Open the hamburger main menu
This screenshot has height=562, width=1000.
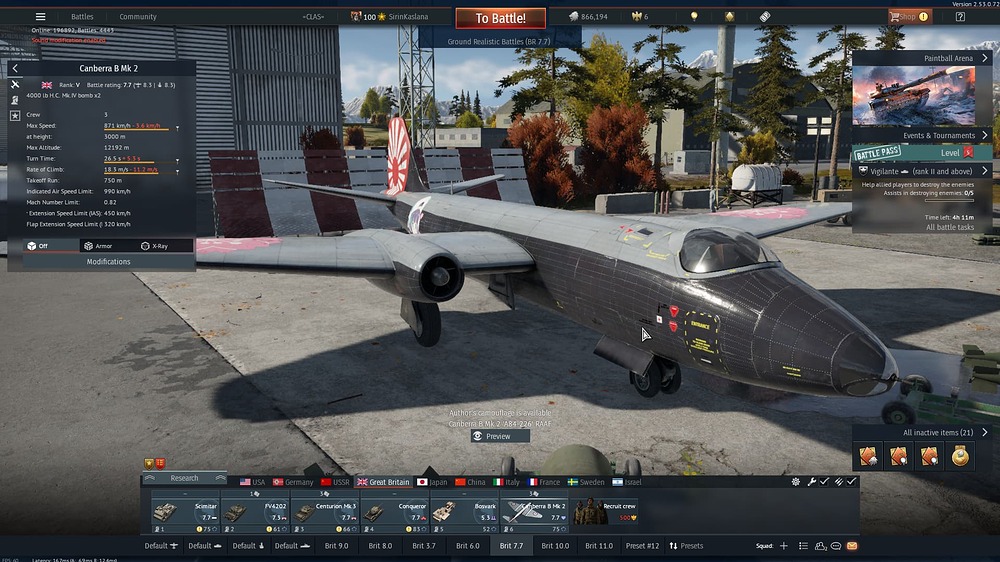[x=40, y=16]
